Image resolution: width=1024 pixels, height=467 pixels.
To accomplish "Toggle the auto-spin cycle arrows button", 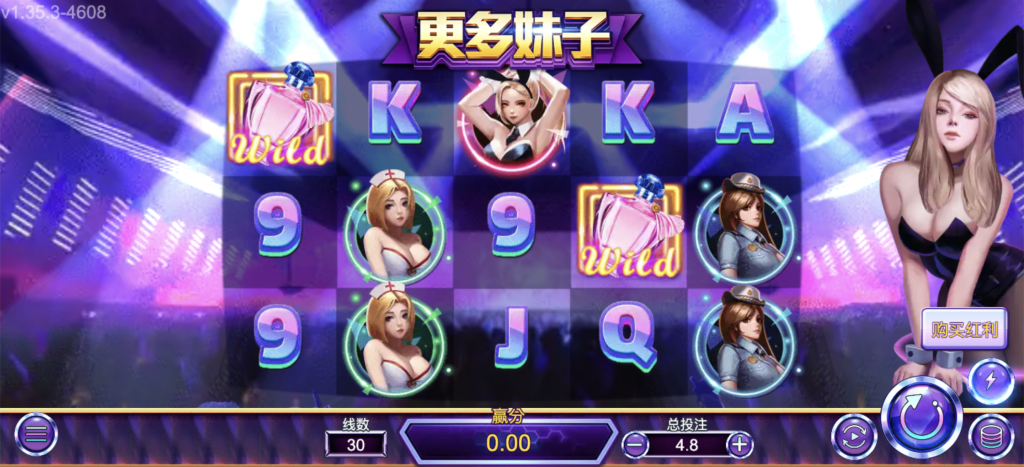I will pyautogui.click(x=853, y=436).
